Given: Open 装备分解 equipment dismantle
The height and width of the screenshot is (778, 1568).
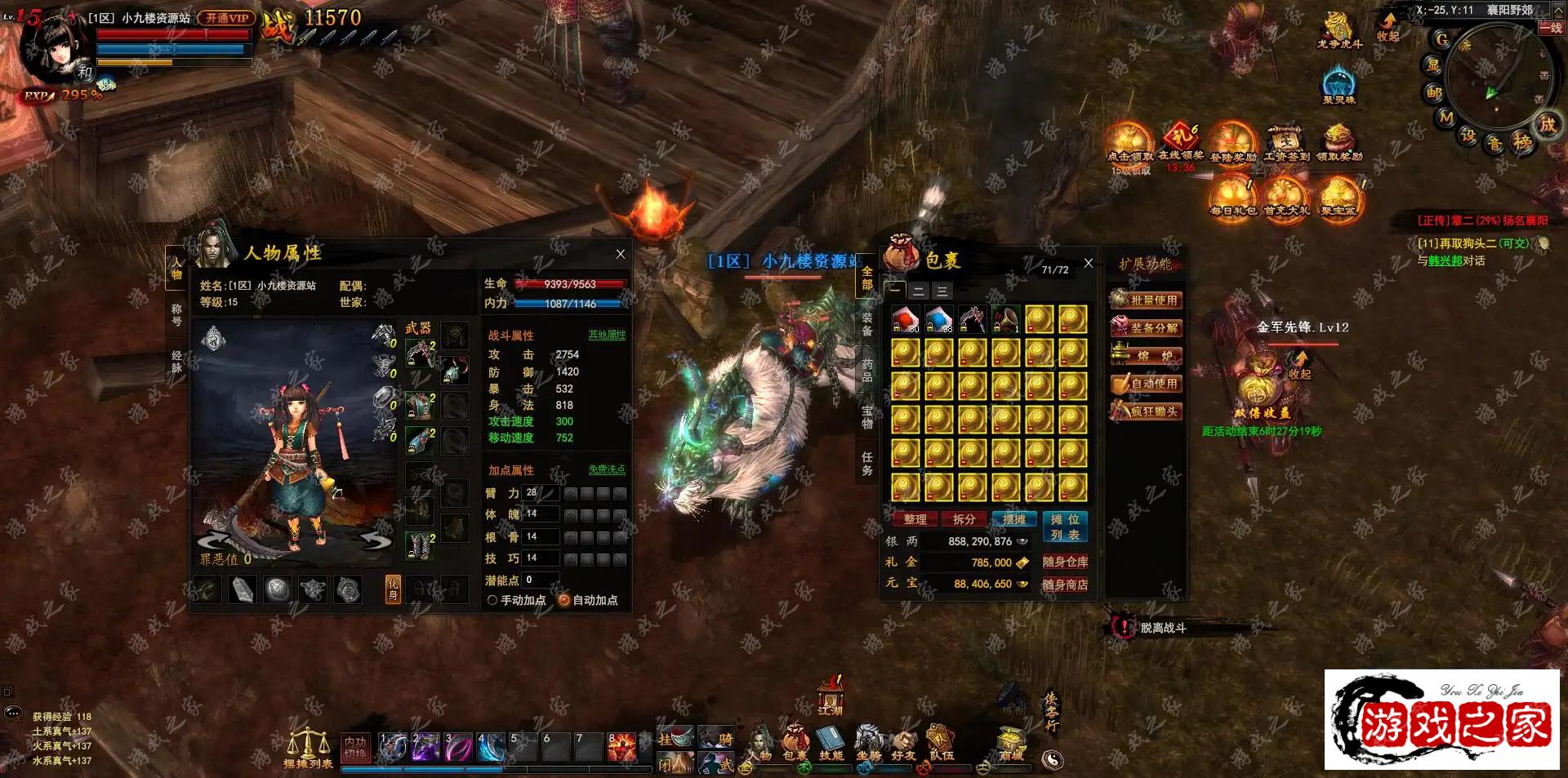Looking at the screenshot, I should click(x=1146, y=328).
